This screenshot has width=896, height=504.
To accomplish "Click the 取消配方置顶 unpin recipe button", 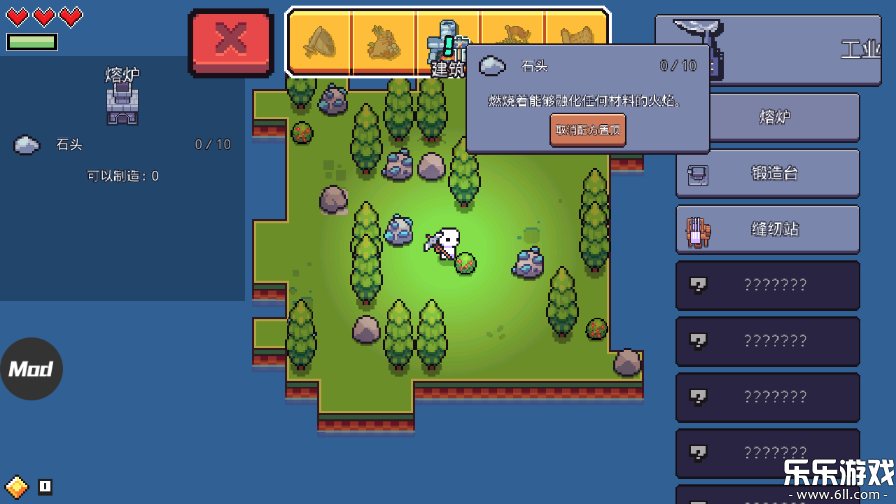I will coord(587,129).
